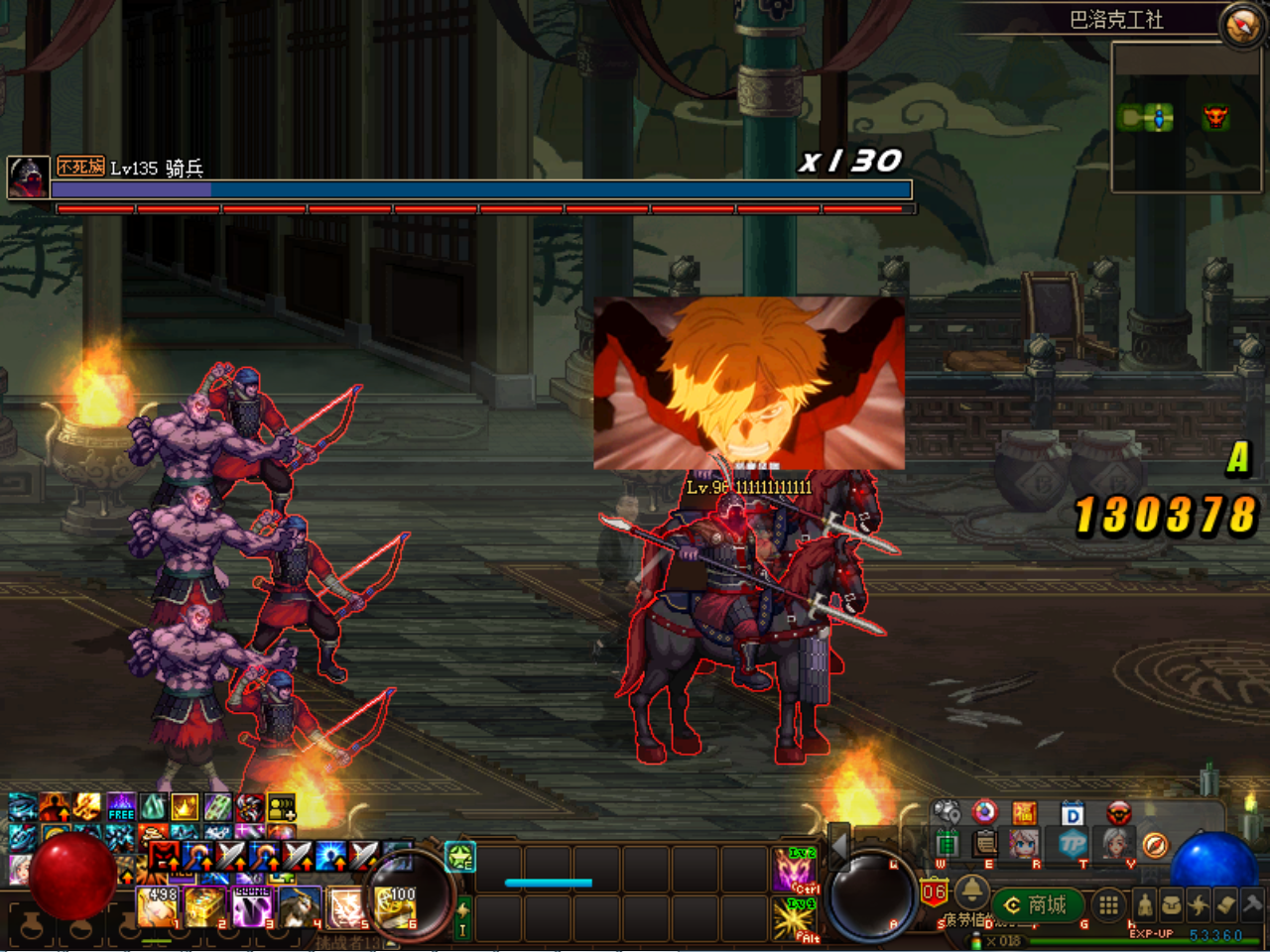
Task: Open the nine-dot grid menu button
Action: click(1108, 904)
